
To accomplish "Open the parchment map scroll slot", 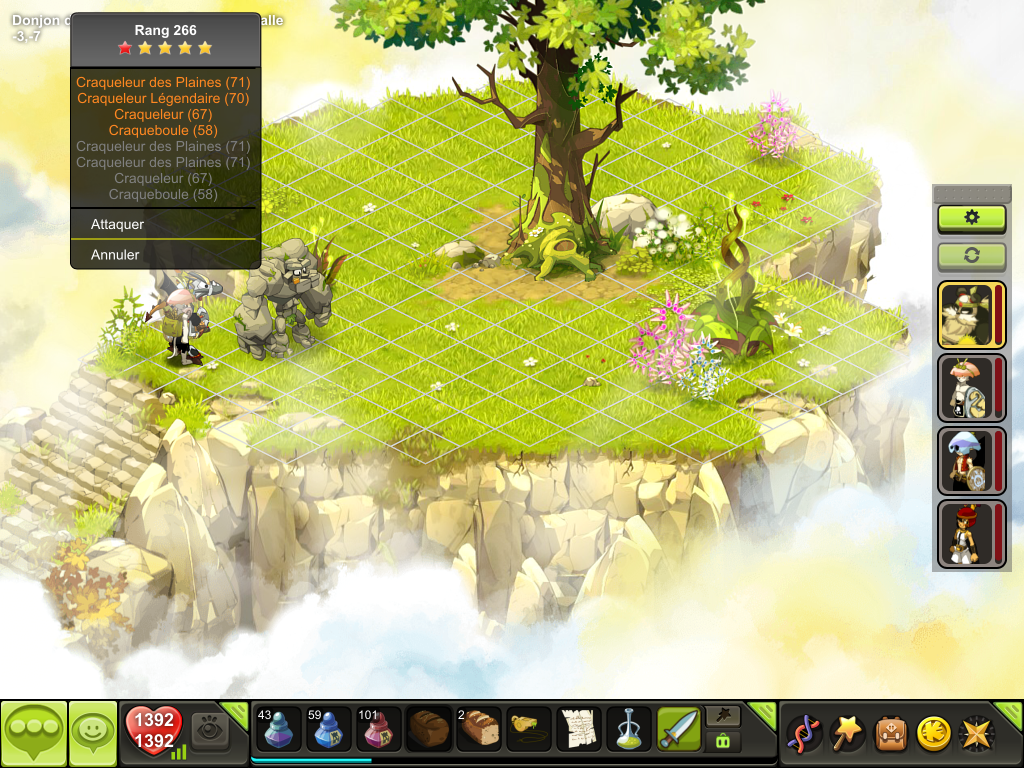I will [x=579, y=729].
